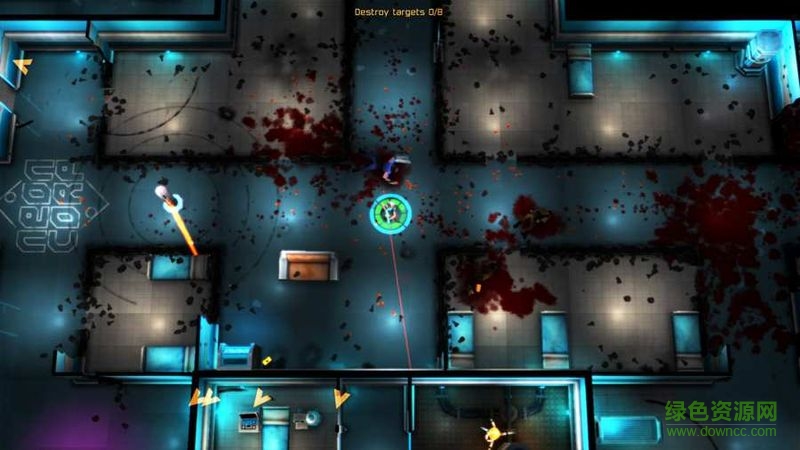Click the Destroy targets objective tracker
This screenshot has width=800, height=450.
click(x=399, y=12)
